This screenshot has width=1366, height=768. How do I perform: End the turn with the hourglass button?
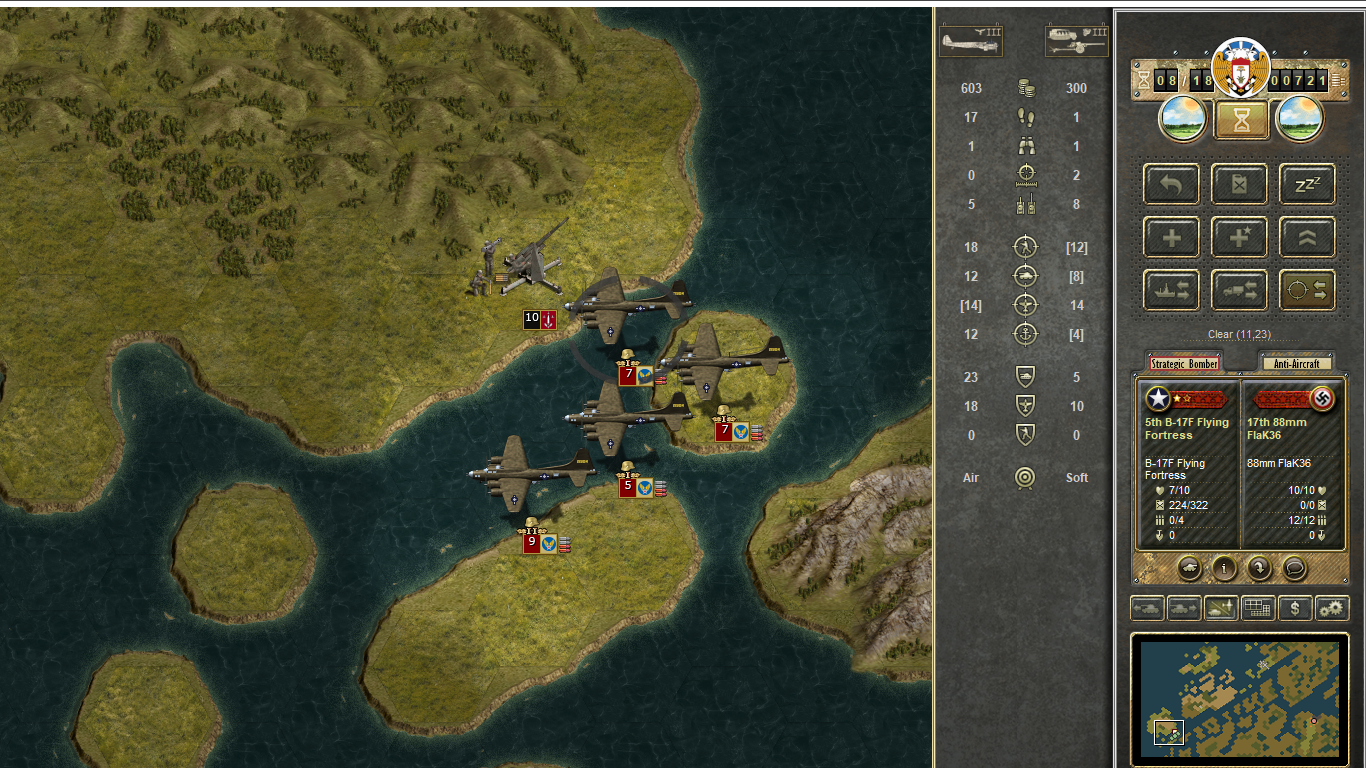[x=1241, y=120]
